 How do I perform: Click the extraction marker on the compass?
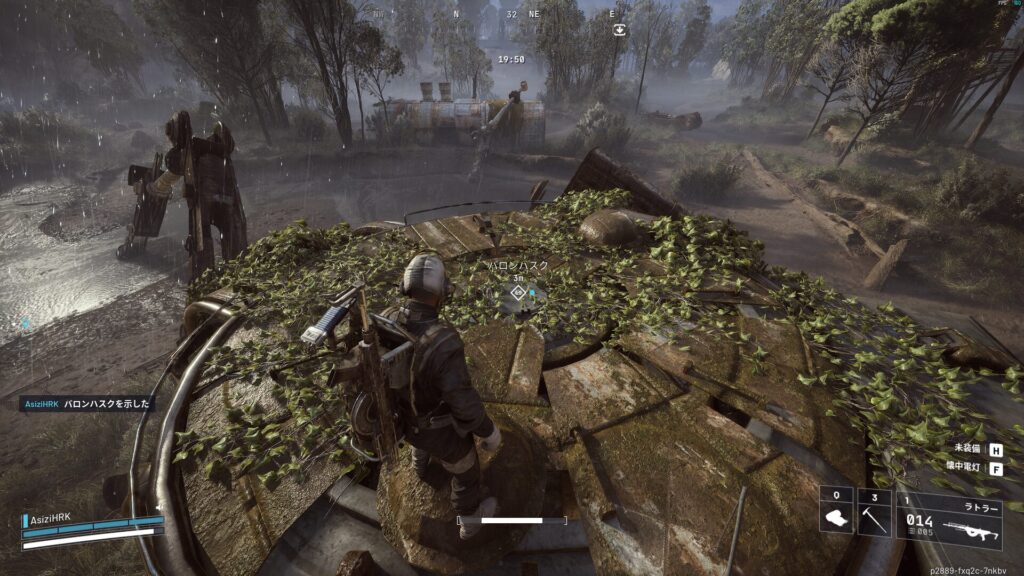[x=621, y=30]
